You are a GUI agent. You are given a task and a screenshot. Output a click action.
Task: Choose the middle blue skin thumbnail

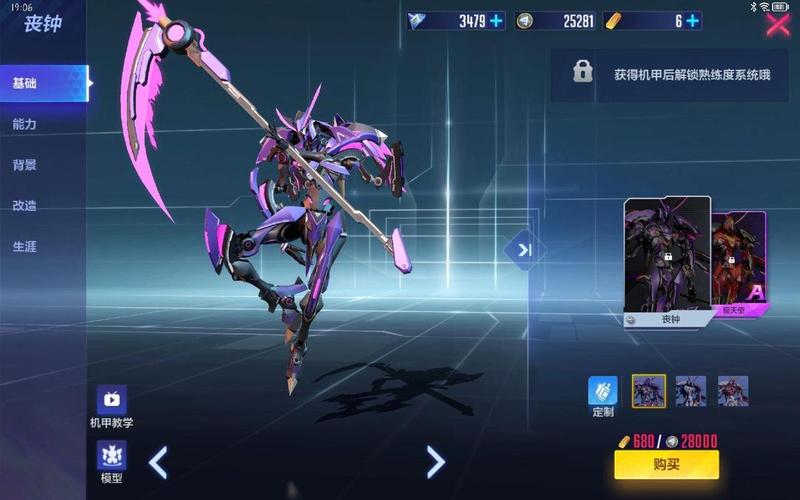point(691,391)
